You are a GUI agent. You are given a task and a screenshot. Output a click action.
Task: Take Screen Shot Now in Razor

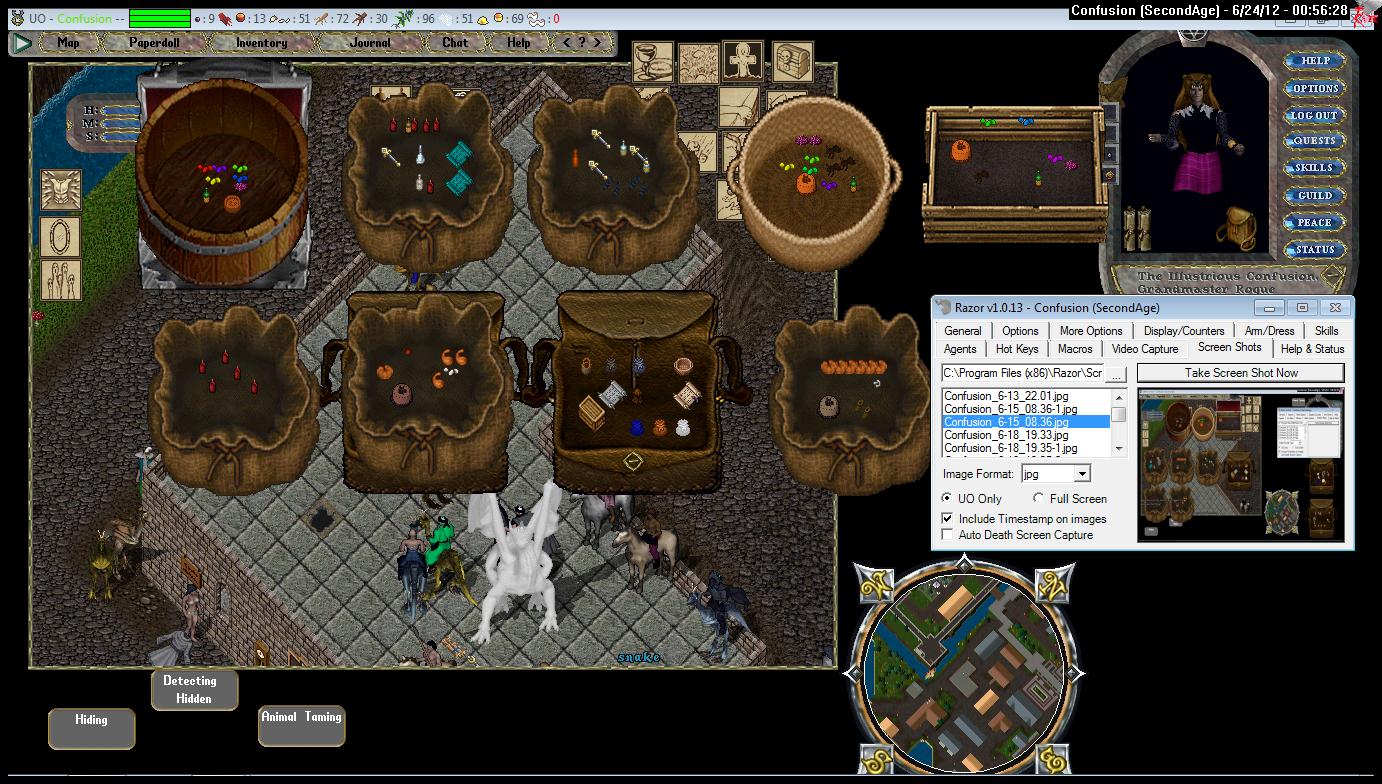1240,373
